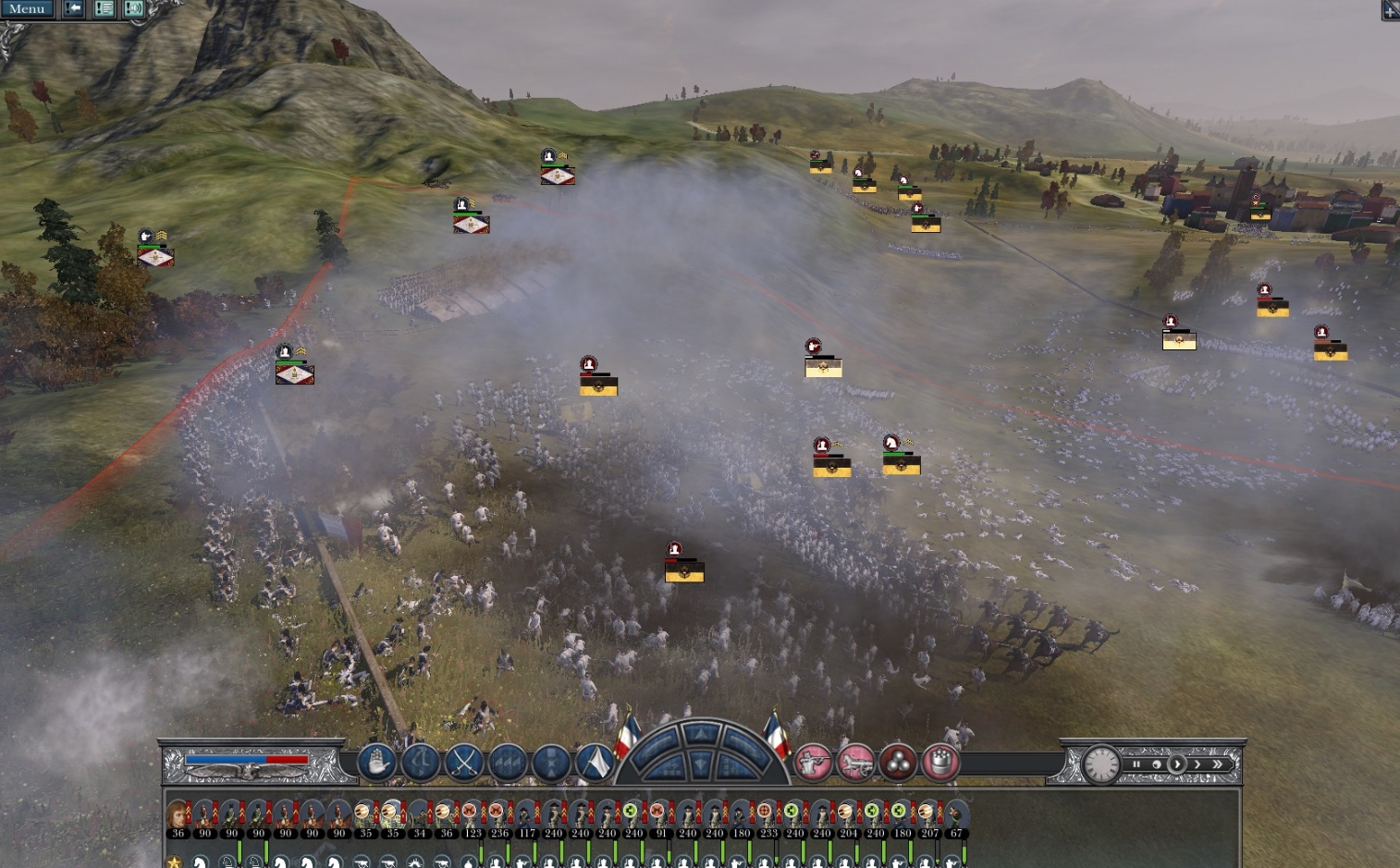
Task: Expand the minimap arrow in the top-right corner
Action: coord(1390,9)
